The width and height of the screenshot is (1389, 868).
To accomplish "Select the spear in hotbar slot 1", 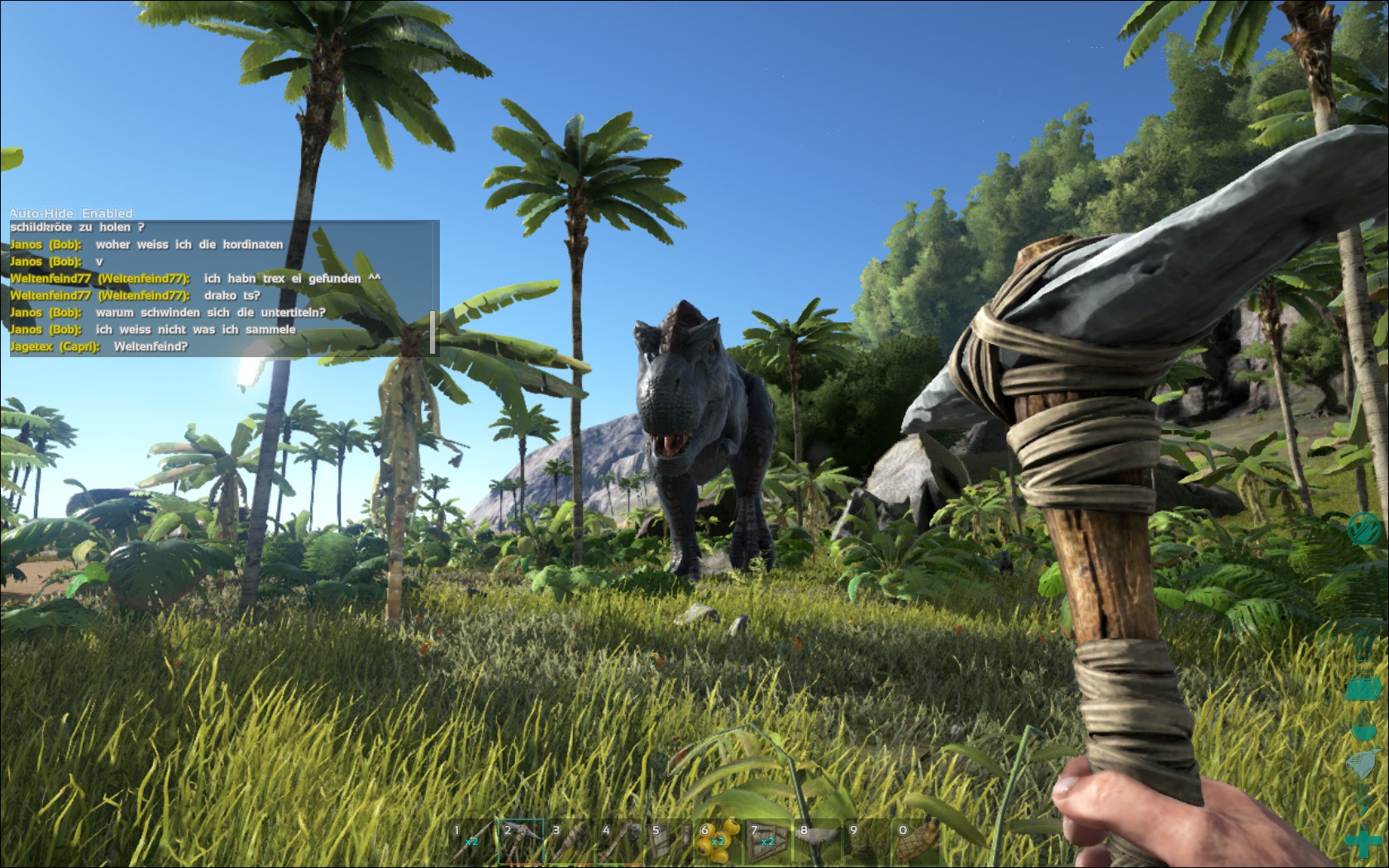I will (x=472, y=842).
